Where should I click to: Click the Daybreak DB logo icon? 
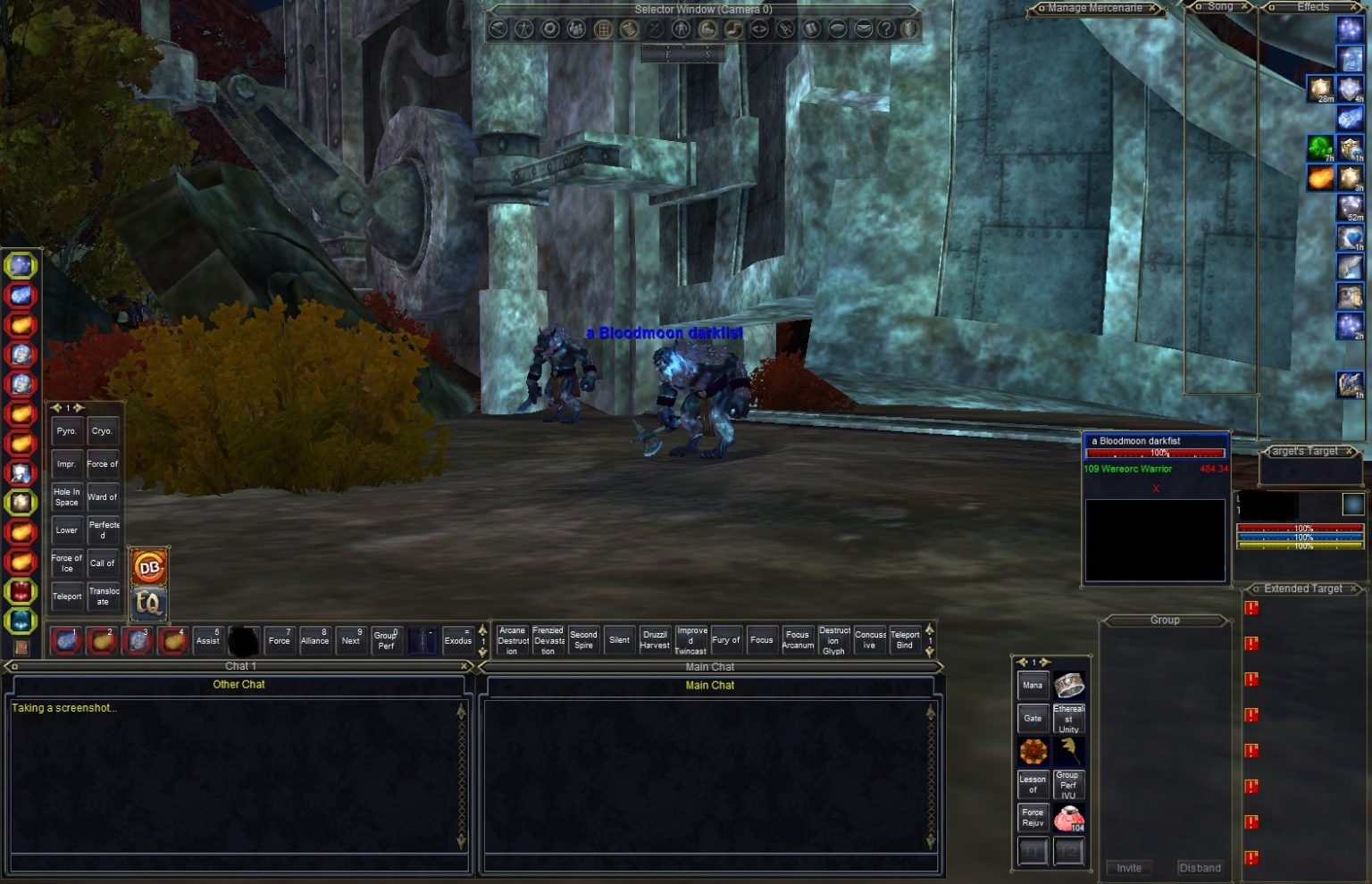pyautogui.click(x=150, y=566)
